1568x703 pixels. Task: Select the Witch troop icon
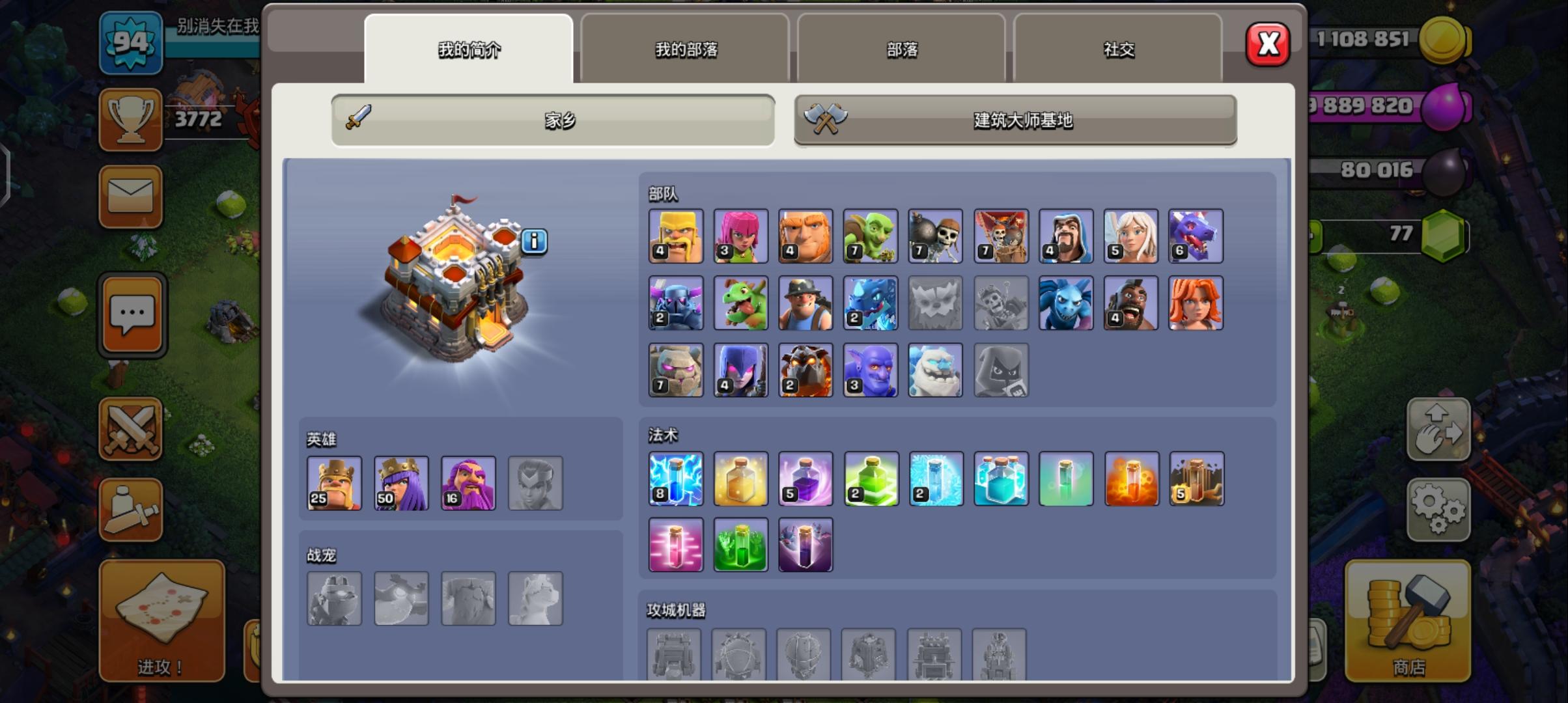click(x=740, y=370)
